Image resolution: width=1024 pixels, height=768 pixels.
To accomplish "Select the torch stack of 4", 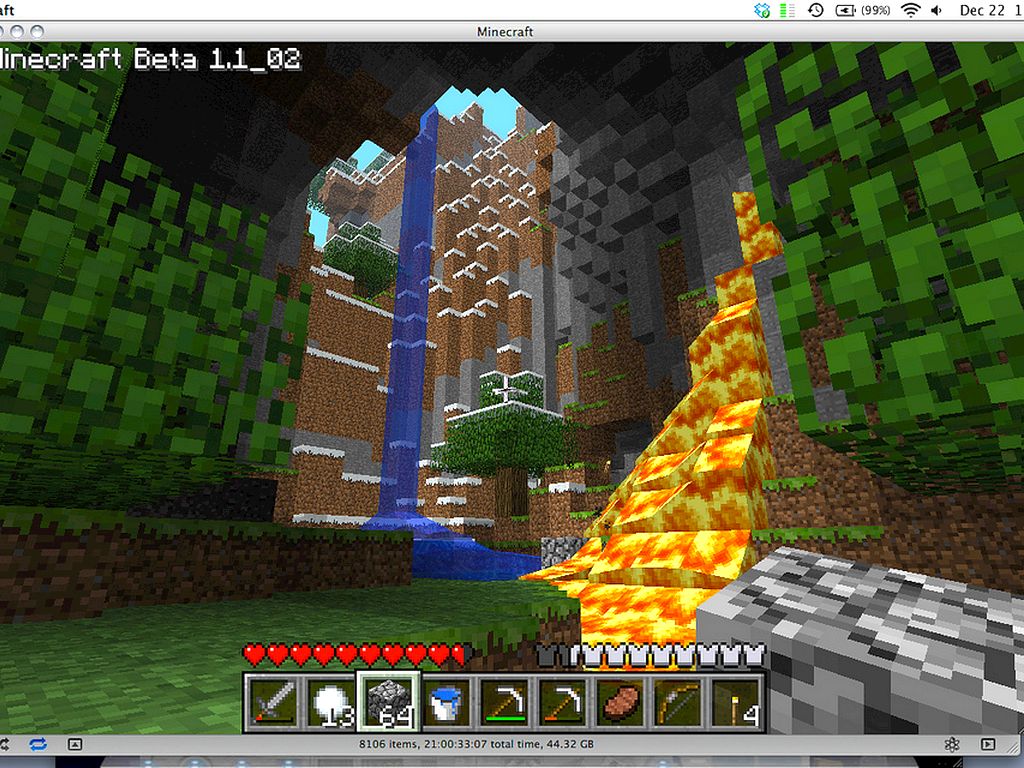I will (735, 700).
